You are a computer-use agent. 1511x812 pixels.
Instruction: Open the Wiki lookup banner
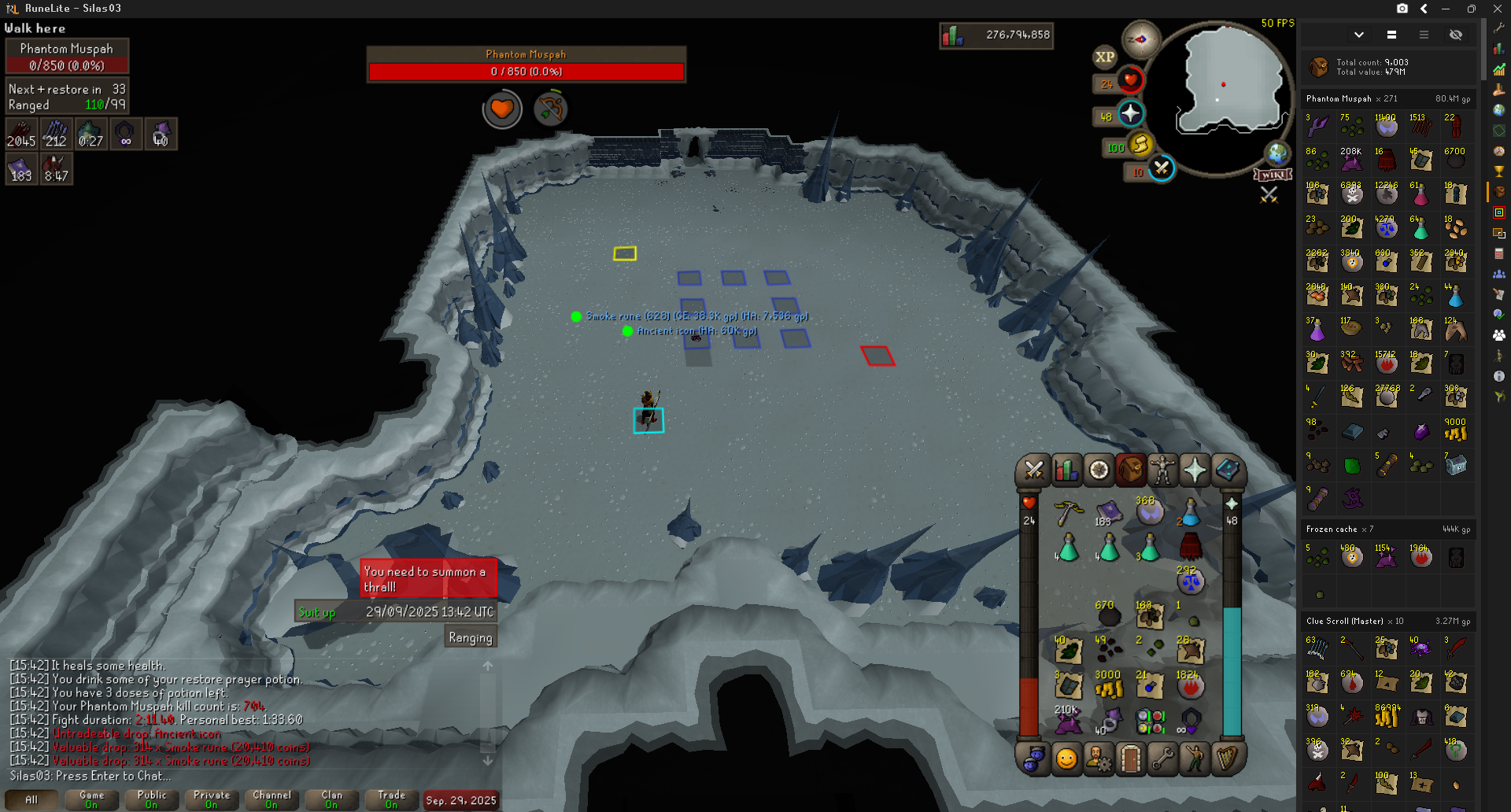1273,175
